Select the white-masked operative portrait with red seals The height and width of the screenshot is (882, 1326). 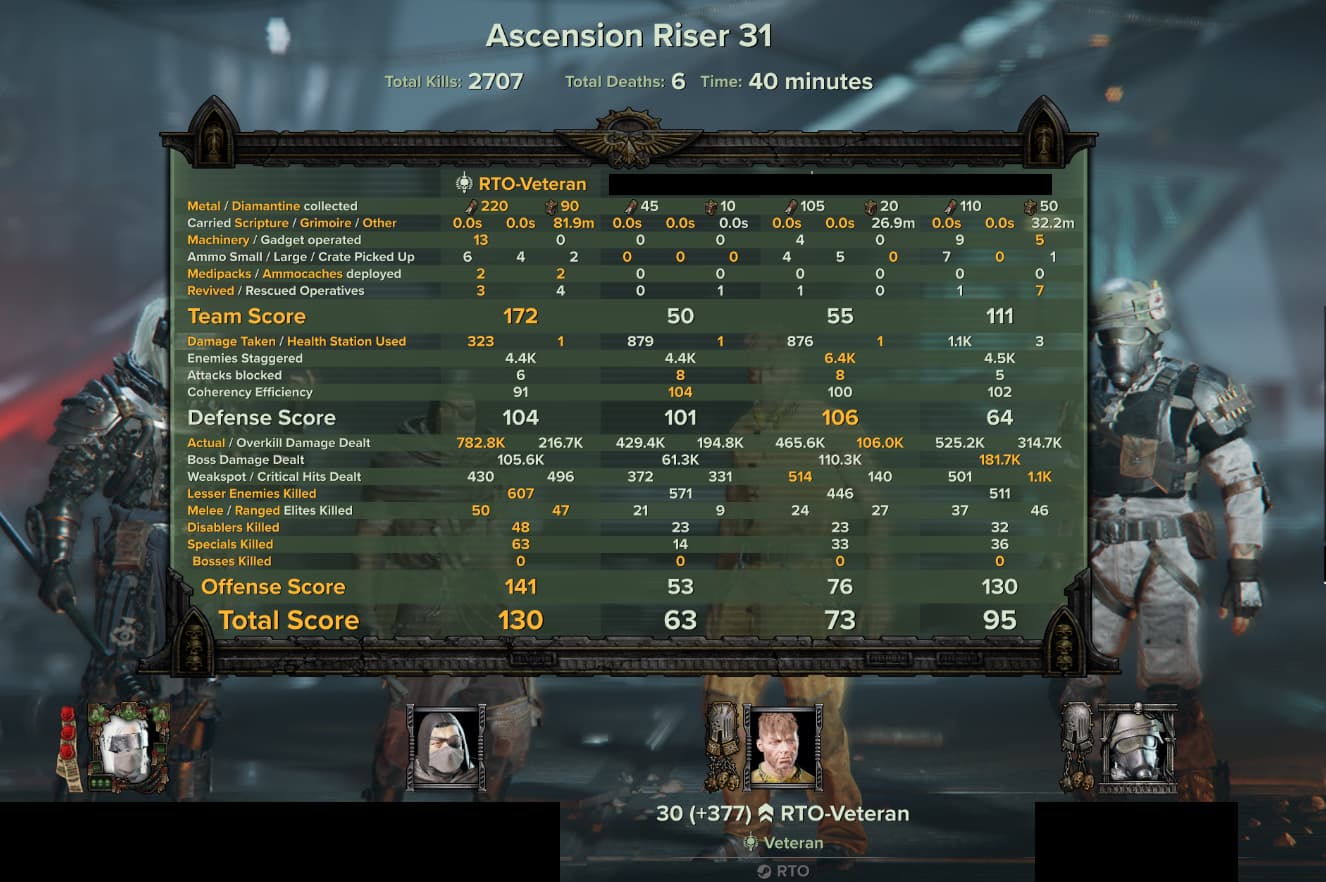coord(126,747)
